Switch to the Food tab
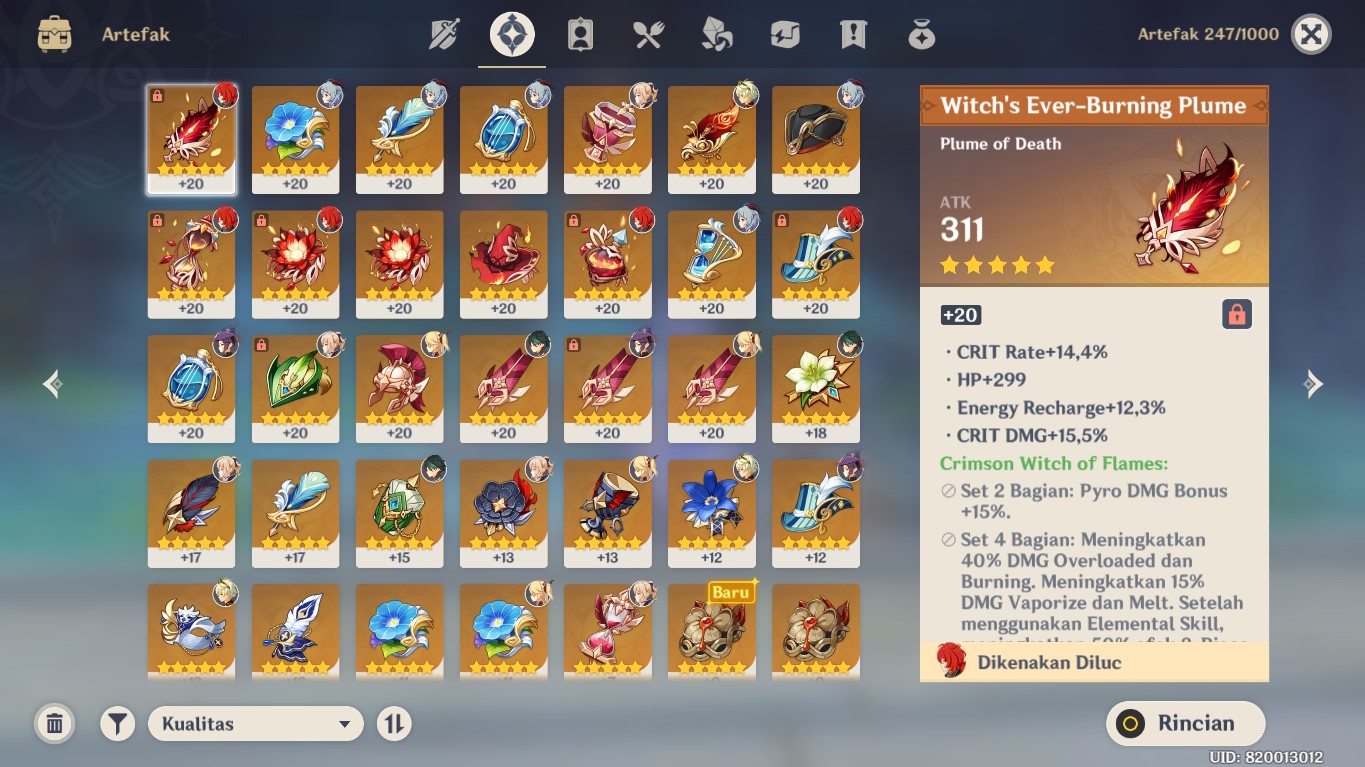 coord(648,35)
